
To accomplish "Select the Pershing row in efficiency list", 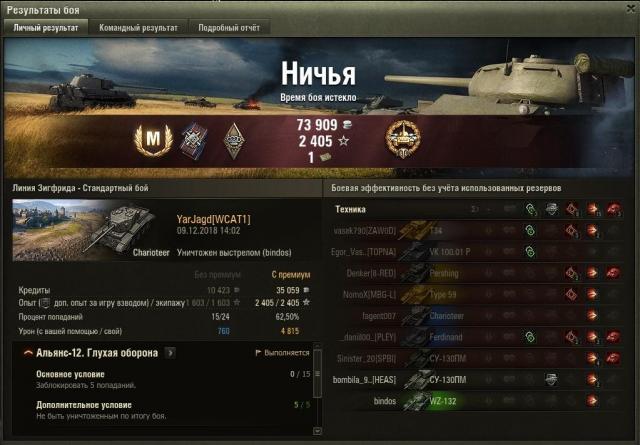I will pos(480,273).
